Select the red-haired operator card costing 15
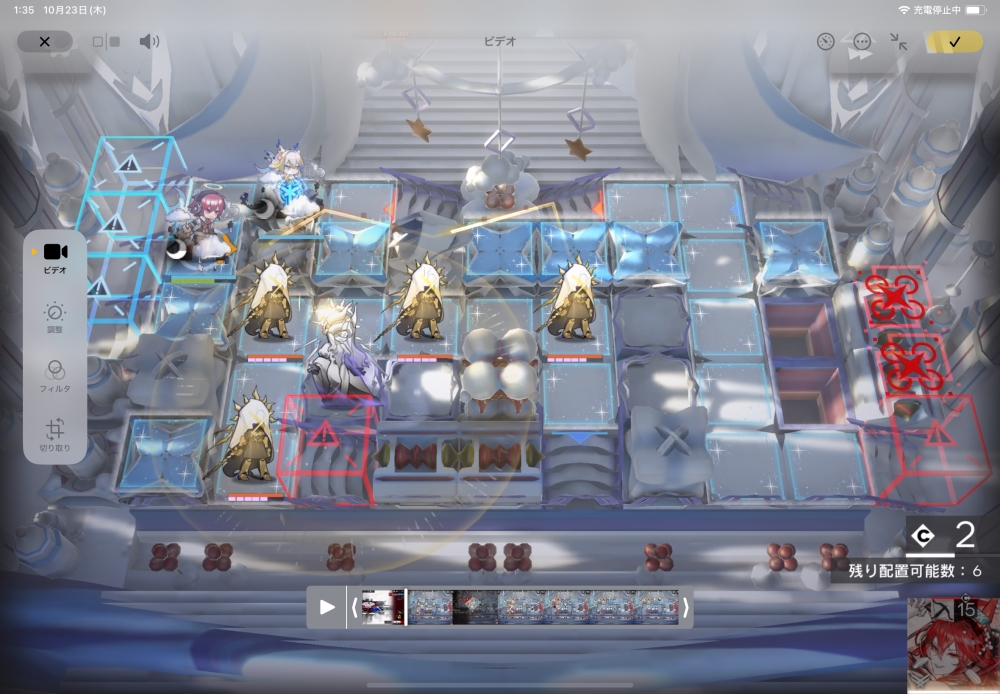This screenshot has height=694, width=1000. coord(953,645)
